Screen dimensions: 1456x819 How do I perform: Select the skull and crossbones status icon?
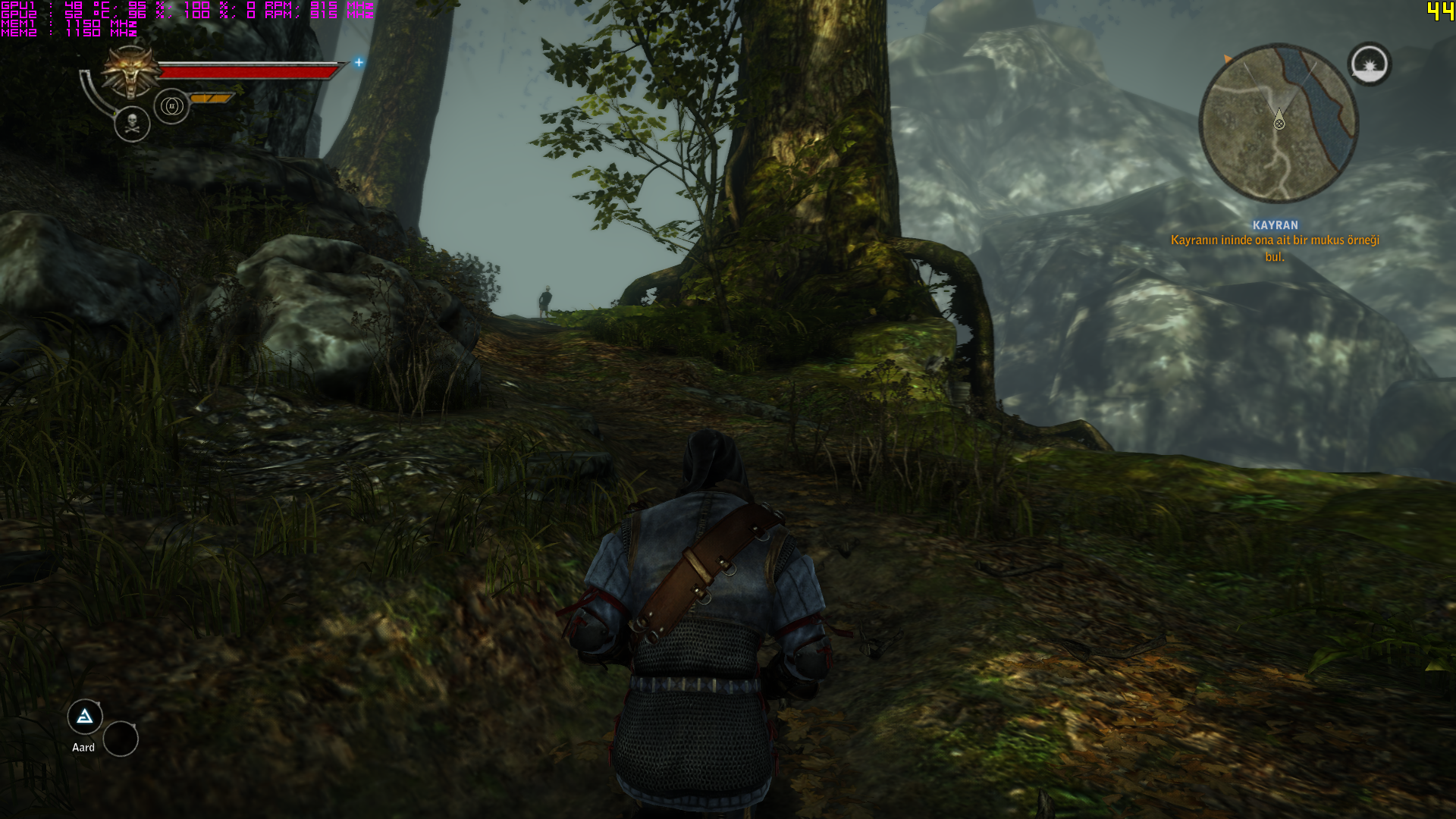[132, 124]
